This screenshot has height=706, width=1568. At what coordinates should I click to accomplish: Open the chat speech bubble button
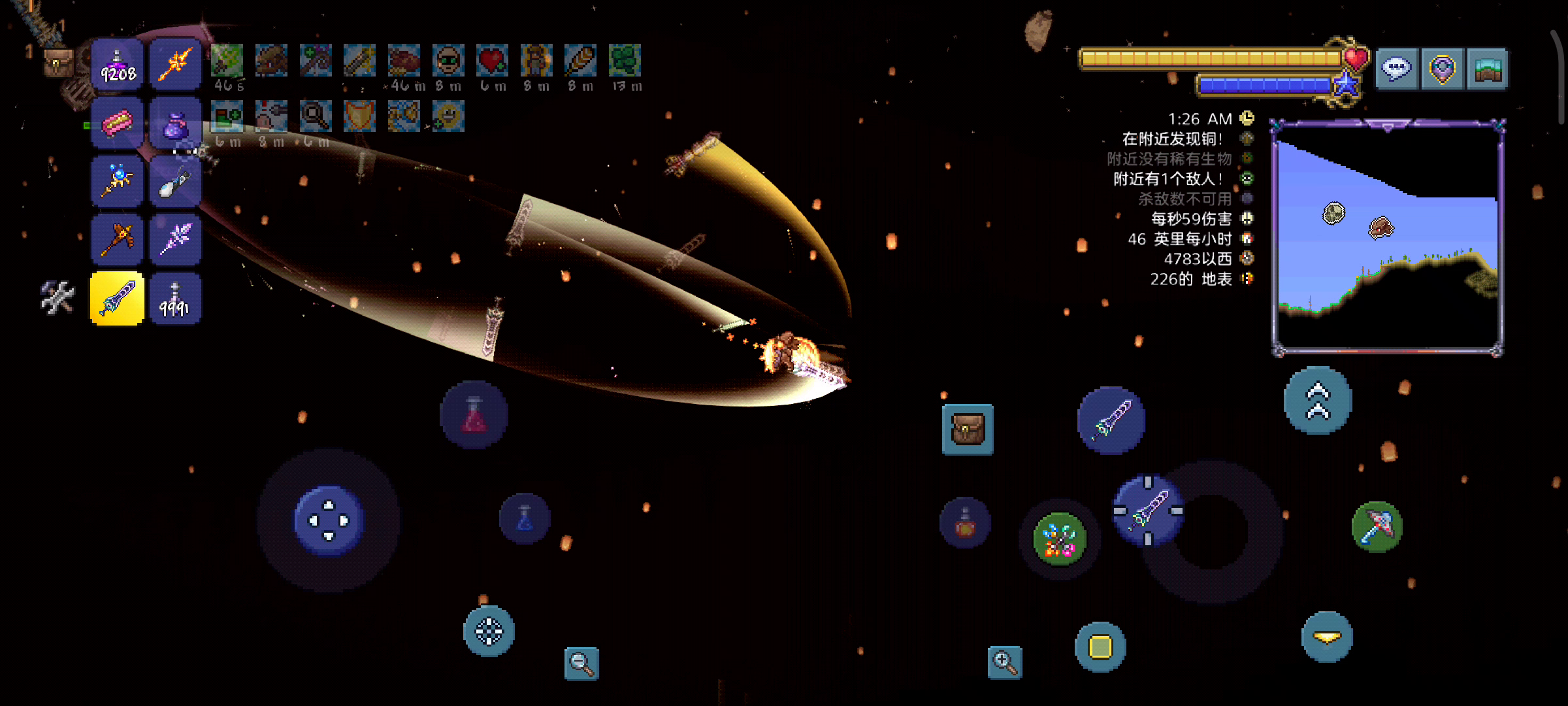pos(1397,68)
